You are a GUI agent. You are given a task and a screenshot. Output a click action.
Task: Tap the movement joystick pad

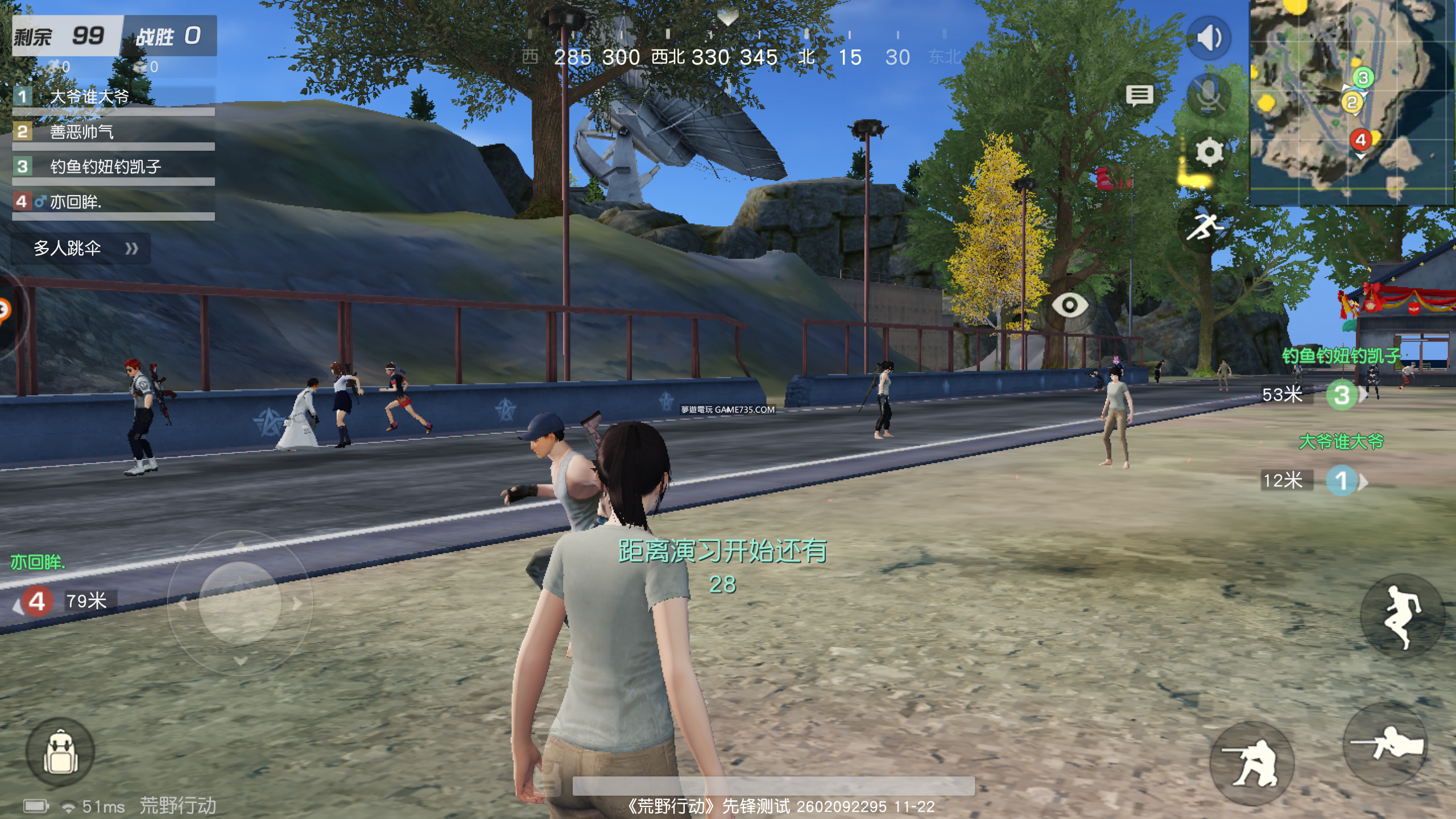point(239,603)
